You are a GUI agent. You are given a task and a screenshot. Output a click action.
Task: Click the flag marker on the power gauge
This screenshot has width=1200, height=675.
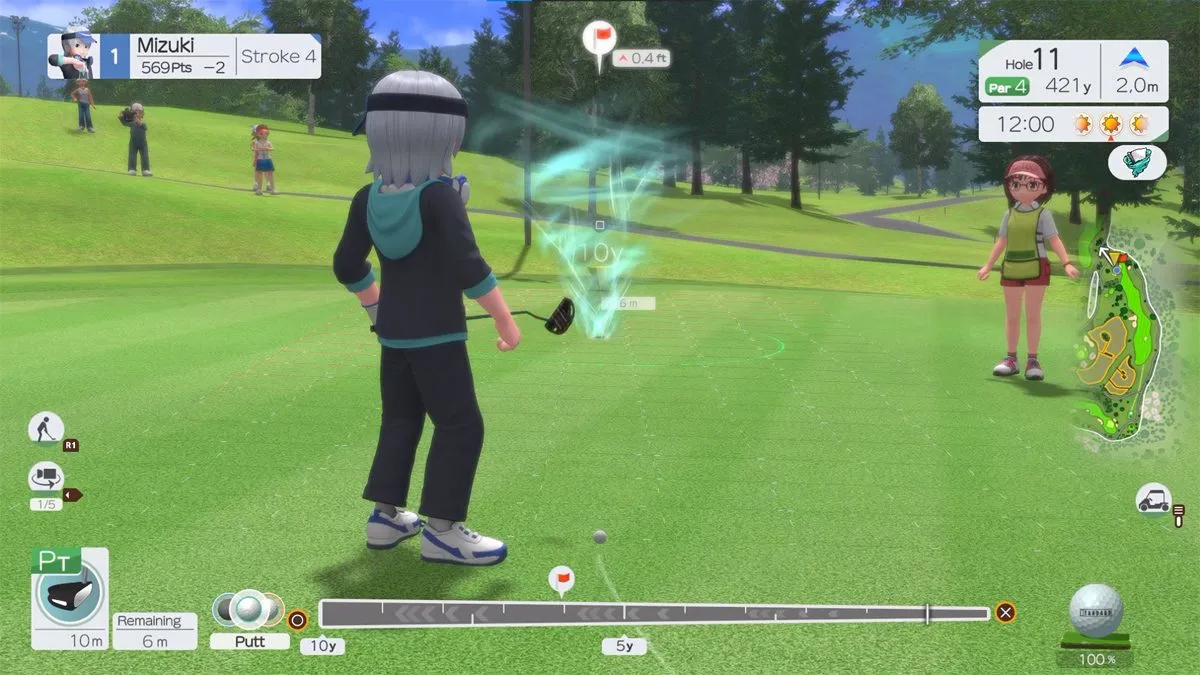pyautogui.click(x=562, y=580)
